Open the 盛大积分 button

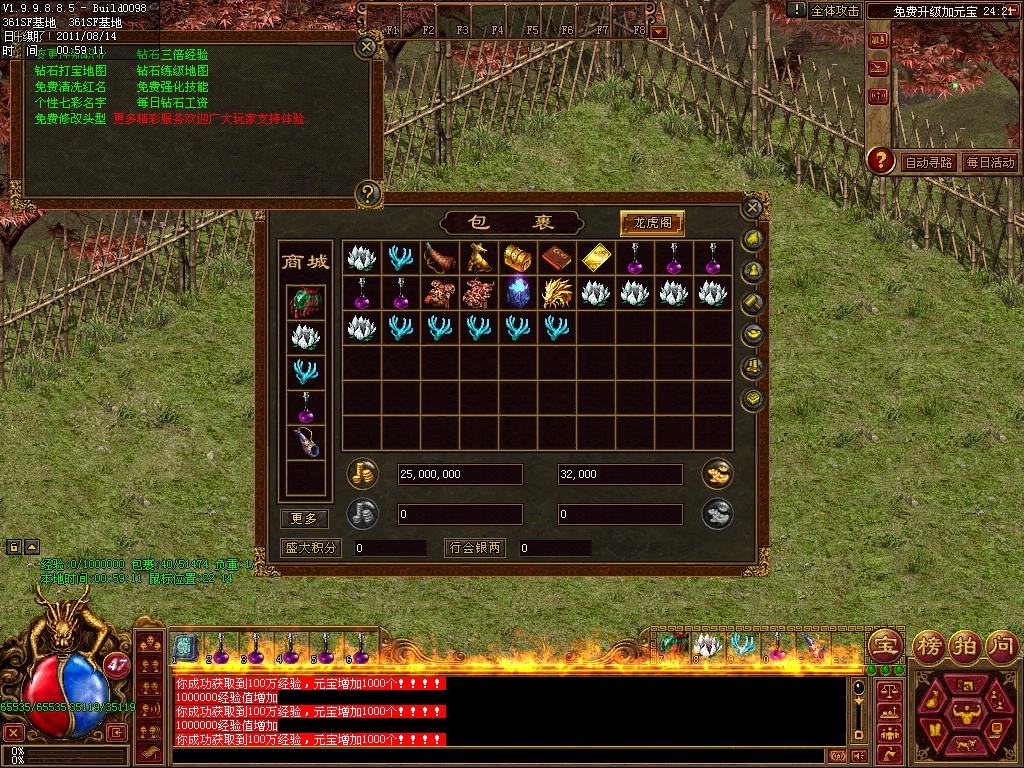311,548
